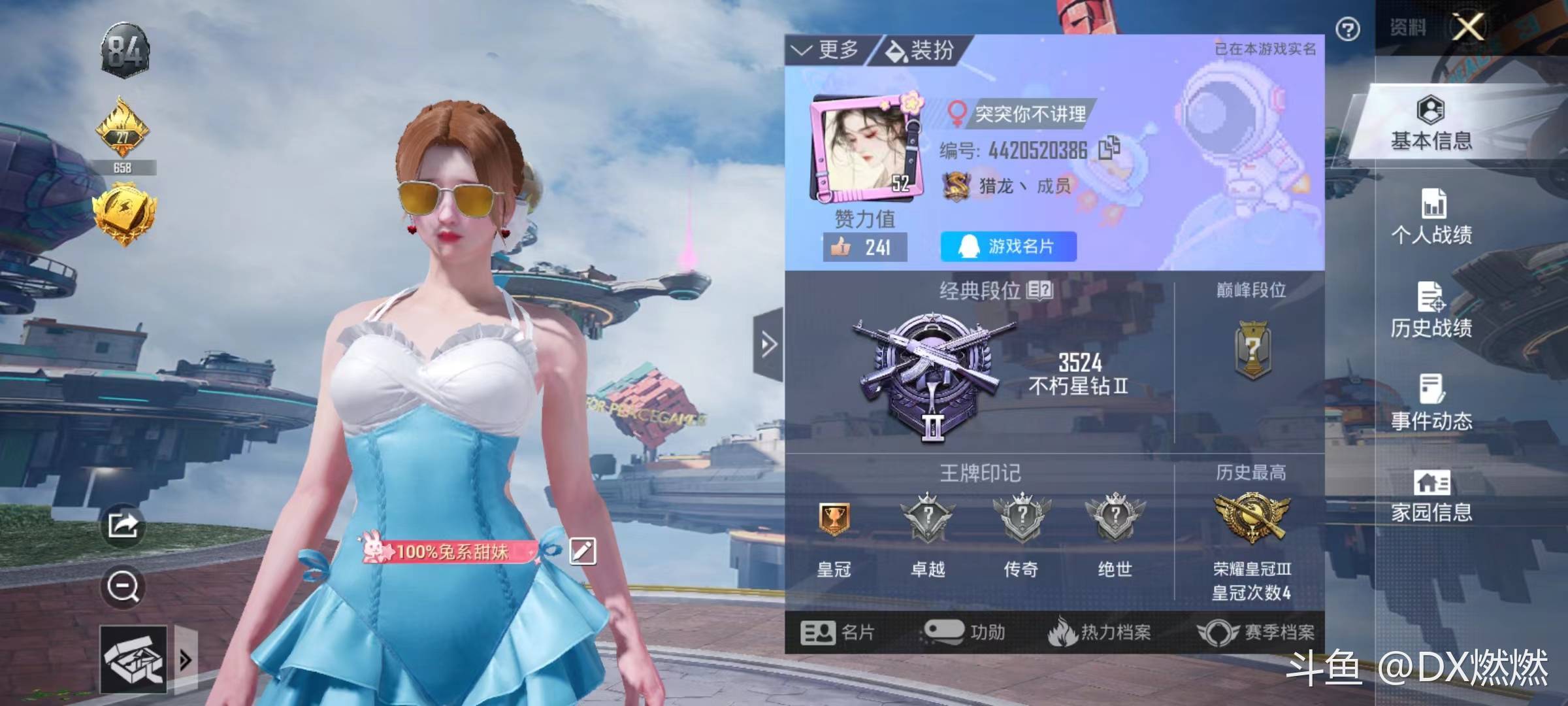Click the question mark help icon
Image resolution: width=1568 pixels, height=706 pixels.
pos(1348,29)
